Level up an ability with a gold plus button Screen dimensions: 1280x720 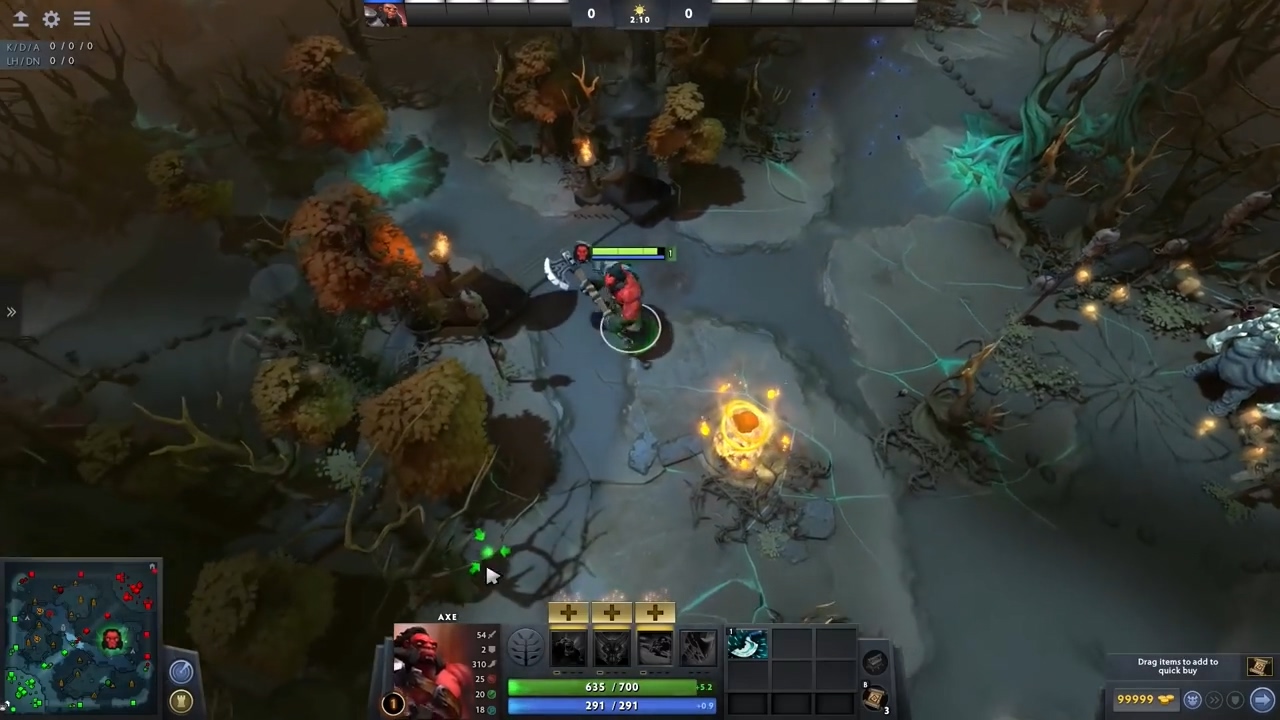click(x=569, y=611)
